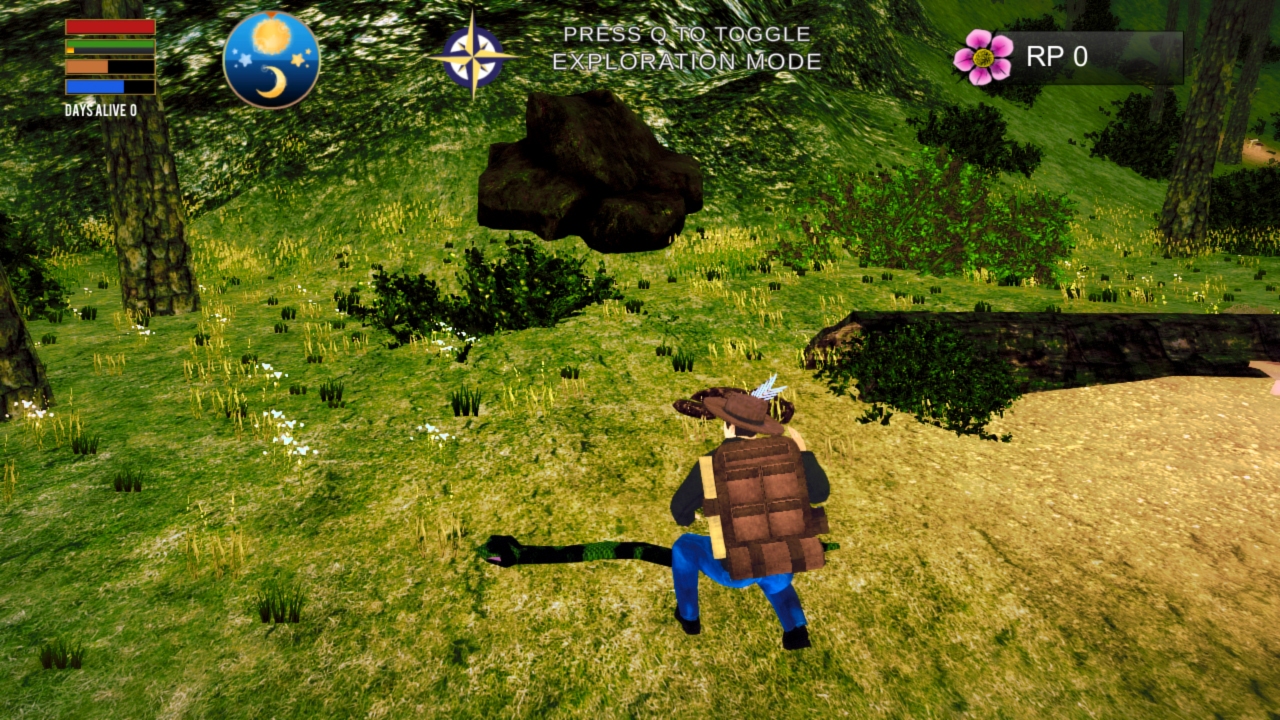
Task: Click the DAYS ALIVE 0 label
Action: pyautogui.click(x=99, y=110)
